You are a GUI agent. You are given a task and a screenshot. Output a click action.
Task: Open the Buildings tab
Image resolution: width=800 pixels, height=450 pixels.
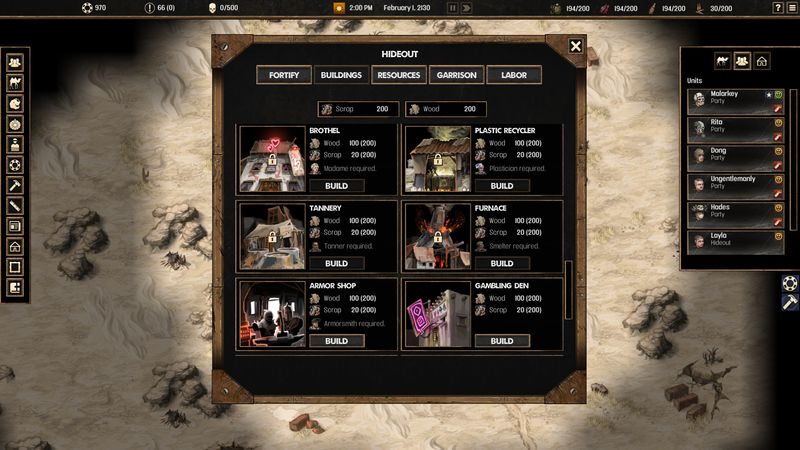[341, 75]
